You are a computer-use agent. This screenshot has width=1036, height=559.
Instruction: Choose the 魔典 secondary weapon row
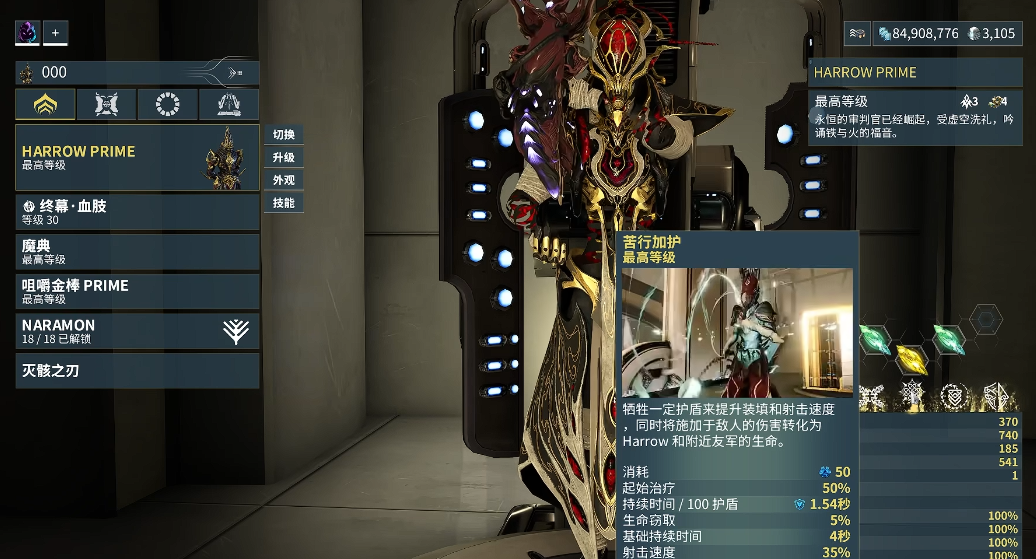[x=137, y=251]
